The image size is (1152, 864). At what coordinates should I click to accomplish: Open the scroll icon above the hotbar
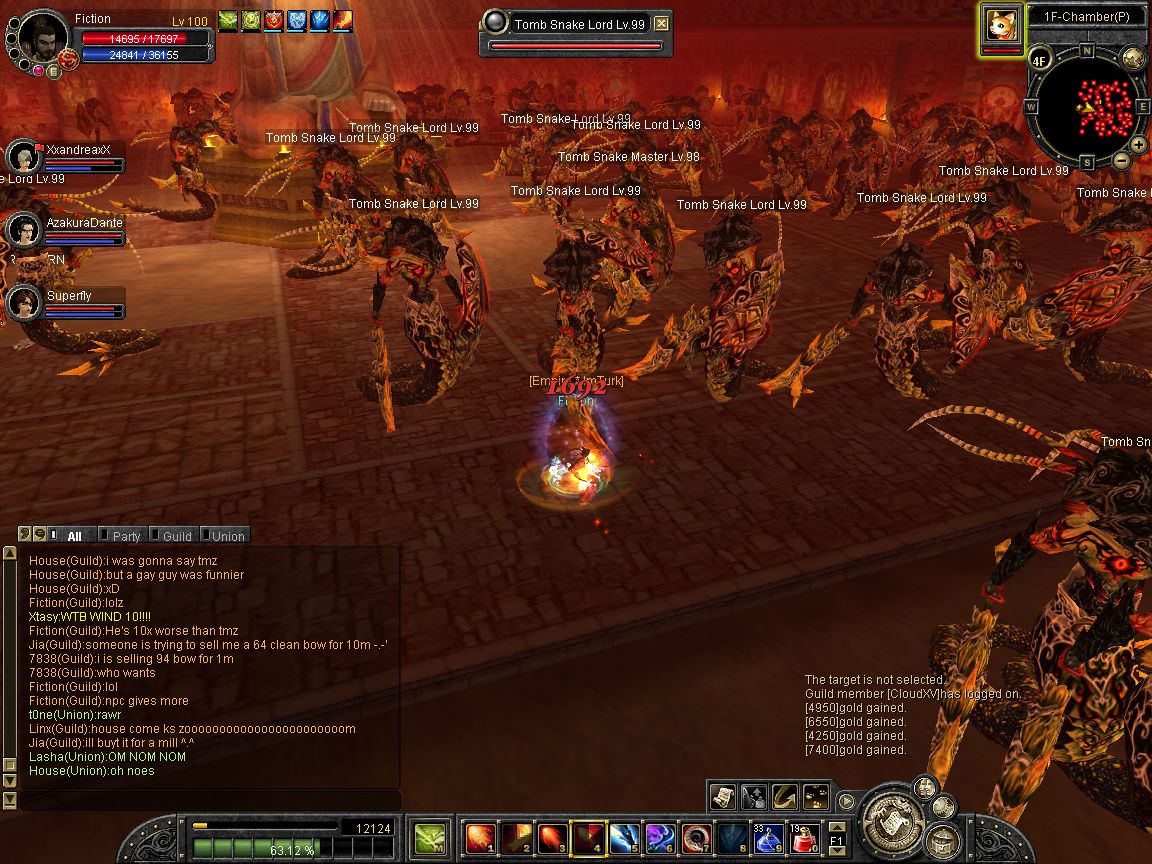[x=722, y=796]
